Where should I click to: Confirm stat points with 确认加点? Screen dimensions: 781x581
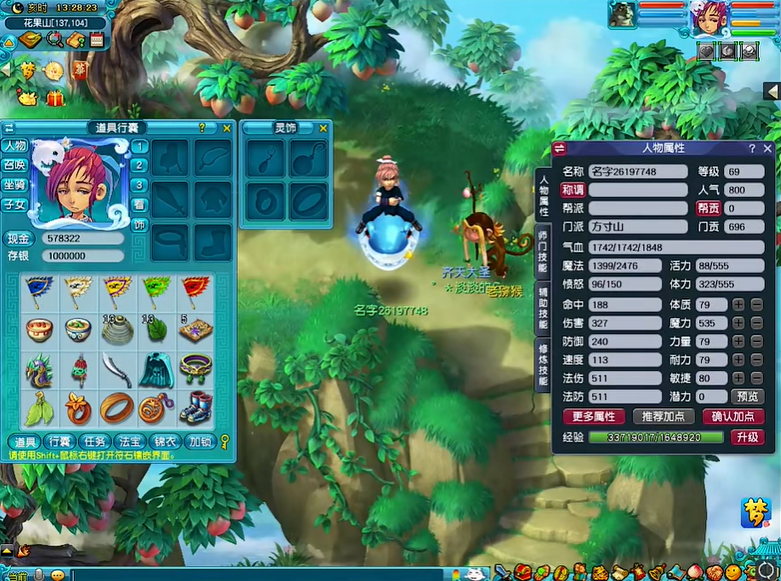point(734,416)
